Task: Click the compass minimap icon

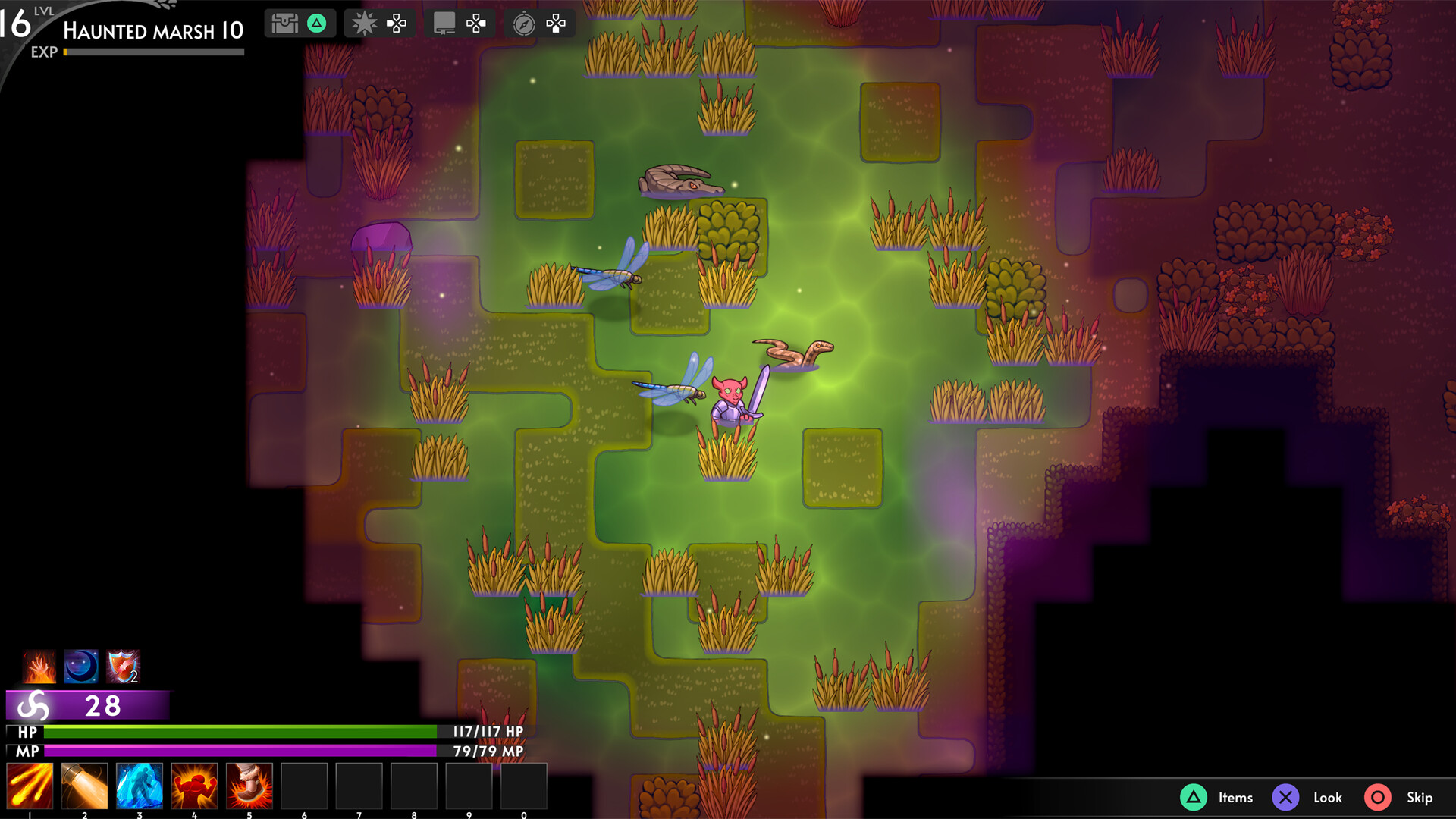Action: pyautogui.click(x=524, y=23)
